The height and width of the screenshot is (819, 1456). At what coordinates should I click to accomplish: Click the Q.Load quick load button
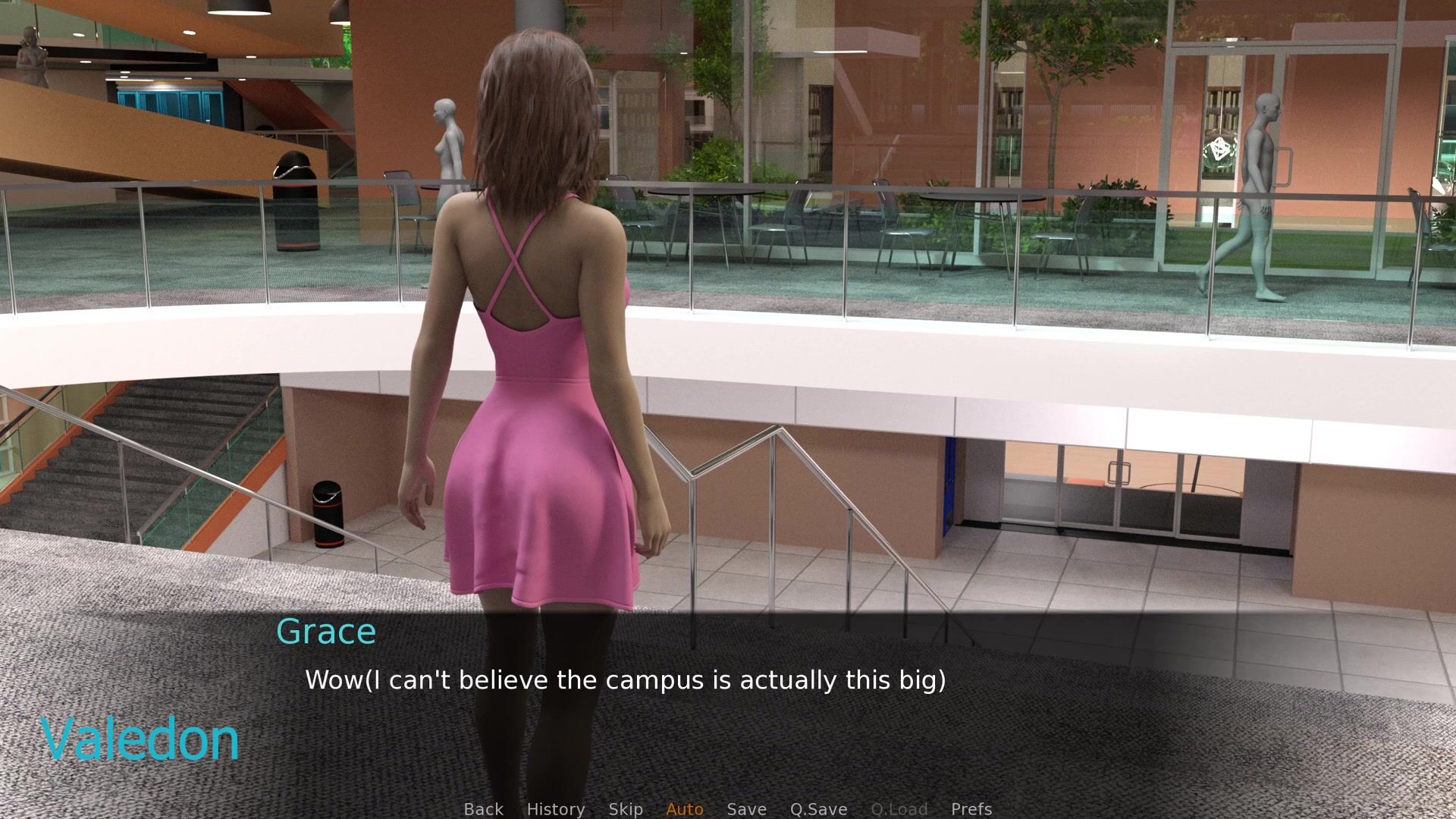[x=899, y=809]
